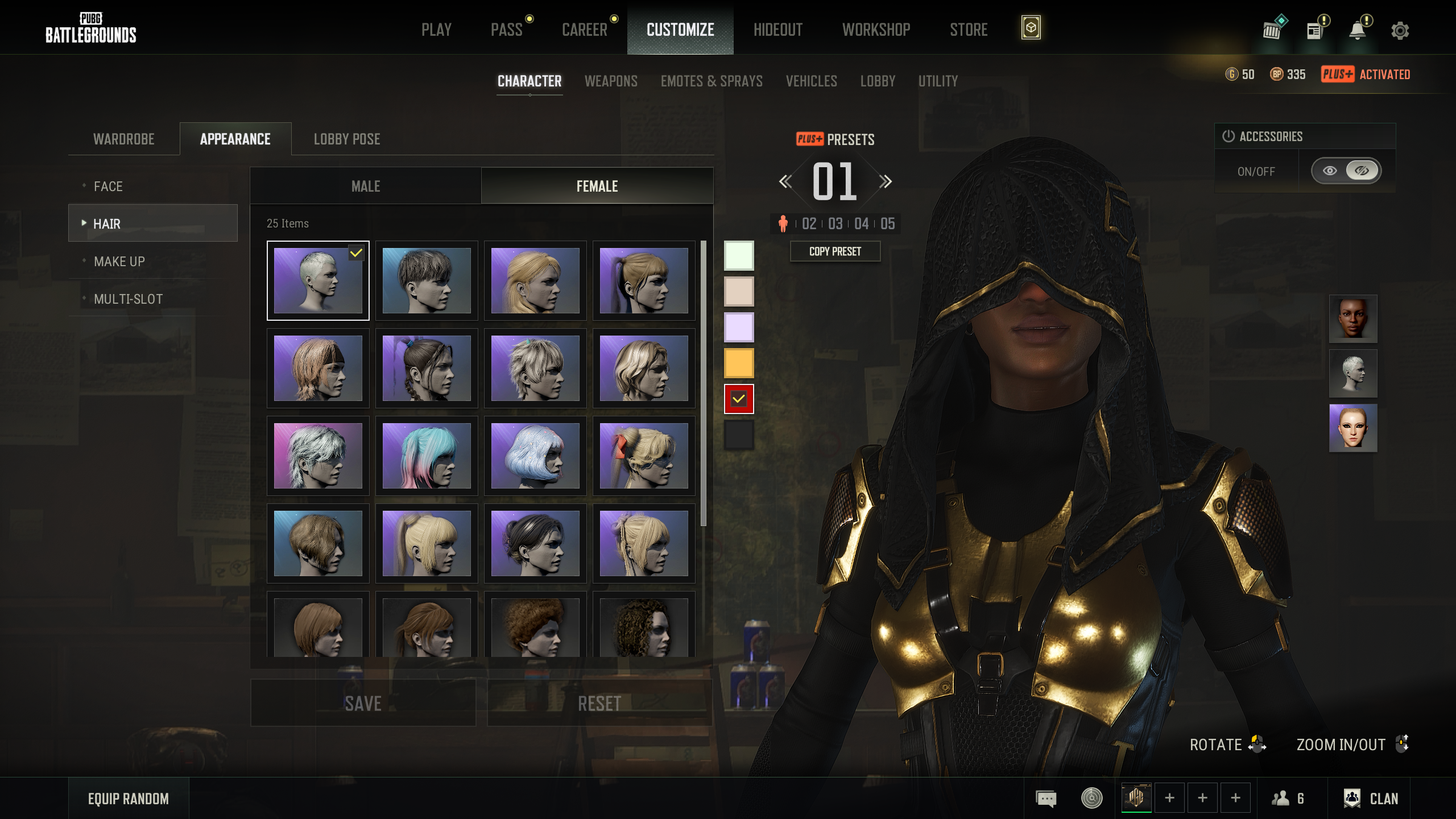Click the Equip Random button

pos(129,799)
